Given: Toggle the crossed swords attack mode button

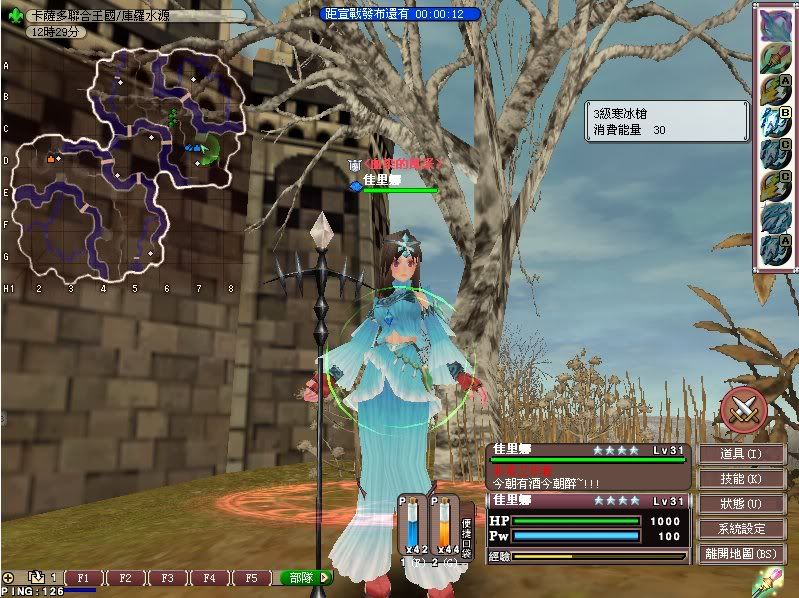Looking at the screenshot, I should pyautogui.click(x=743, y=407).
